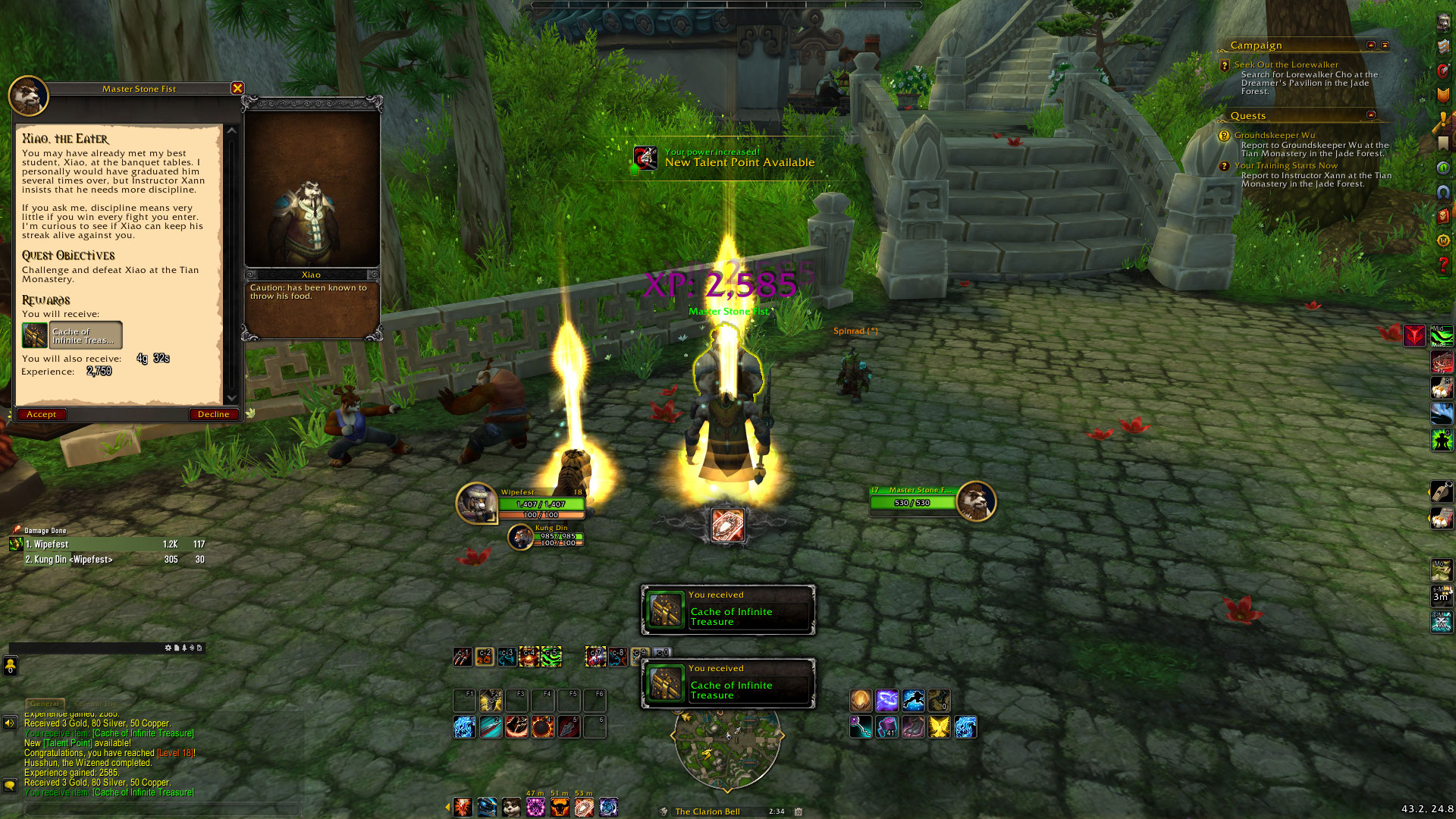Select the Kung Din pet frame
This screenshot has height=819, width=1456.
click(521, 537)
